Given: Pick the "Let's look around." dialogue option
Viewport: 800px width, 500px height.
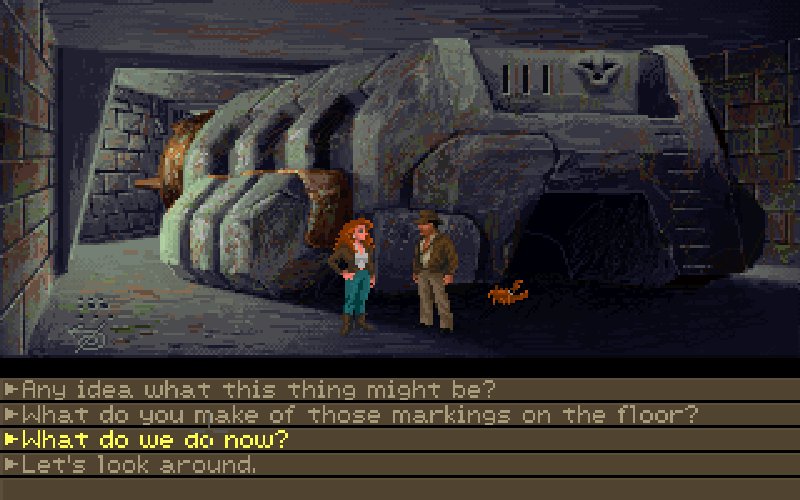Looking at the screenshot, I should click(x=138, y=464).
